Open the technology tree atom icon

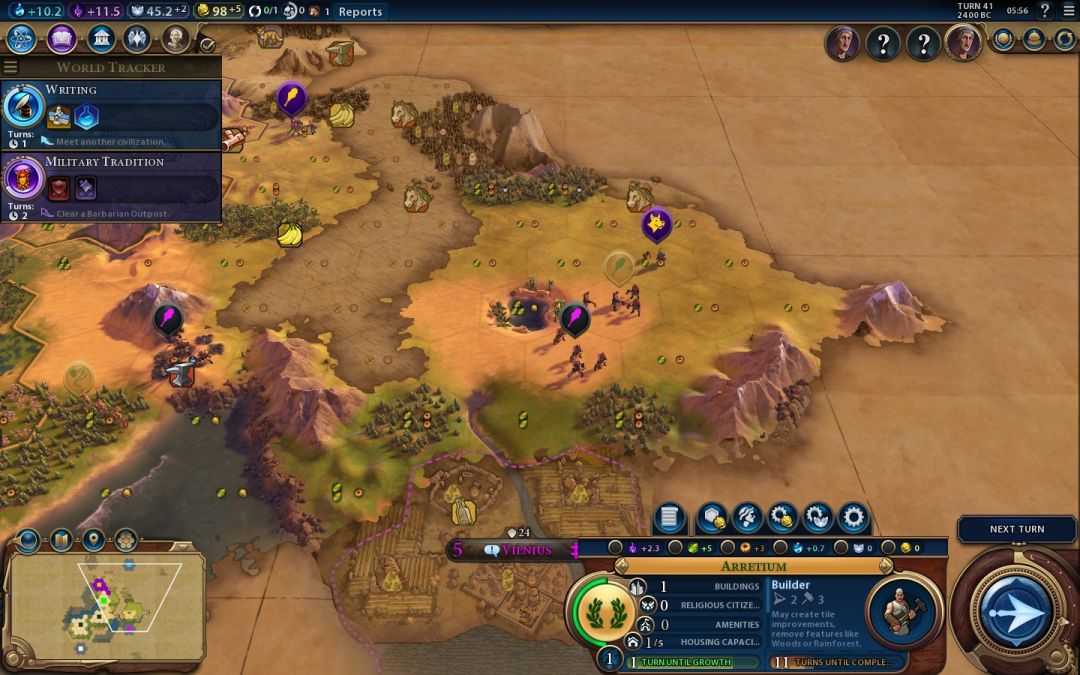coord(22,39)
